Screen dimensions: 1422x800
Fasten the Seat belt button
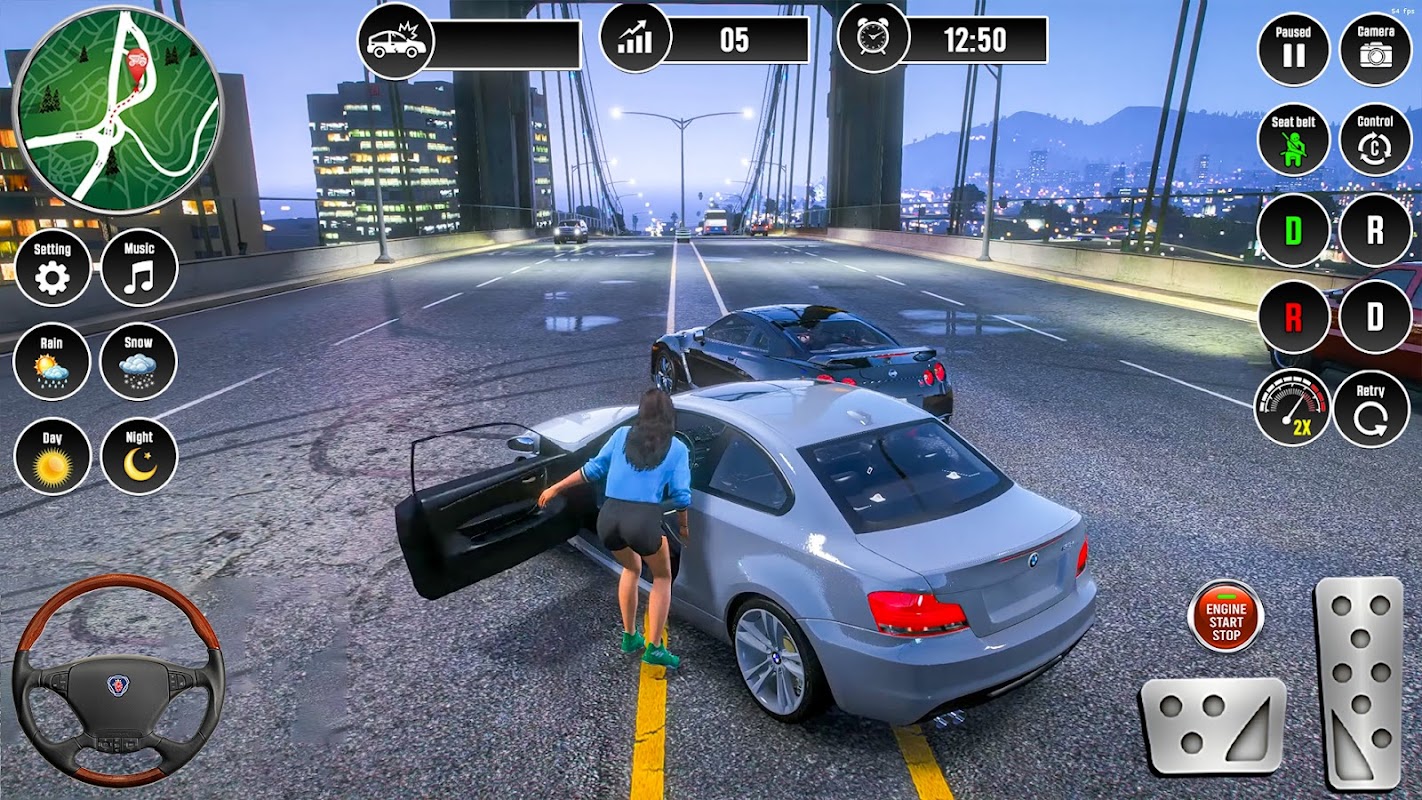[1293, 140]
